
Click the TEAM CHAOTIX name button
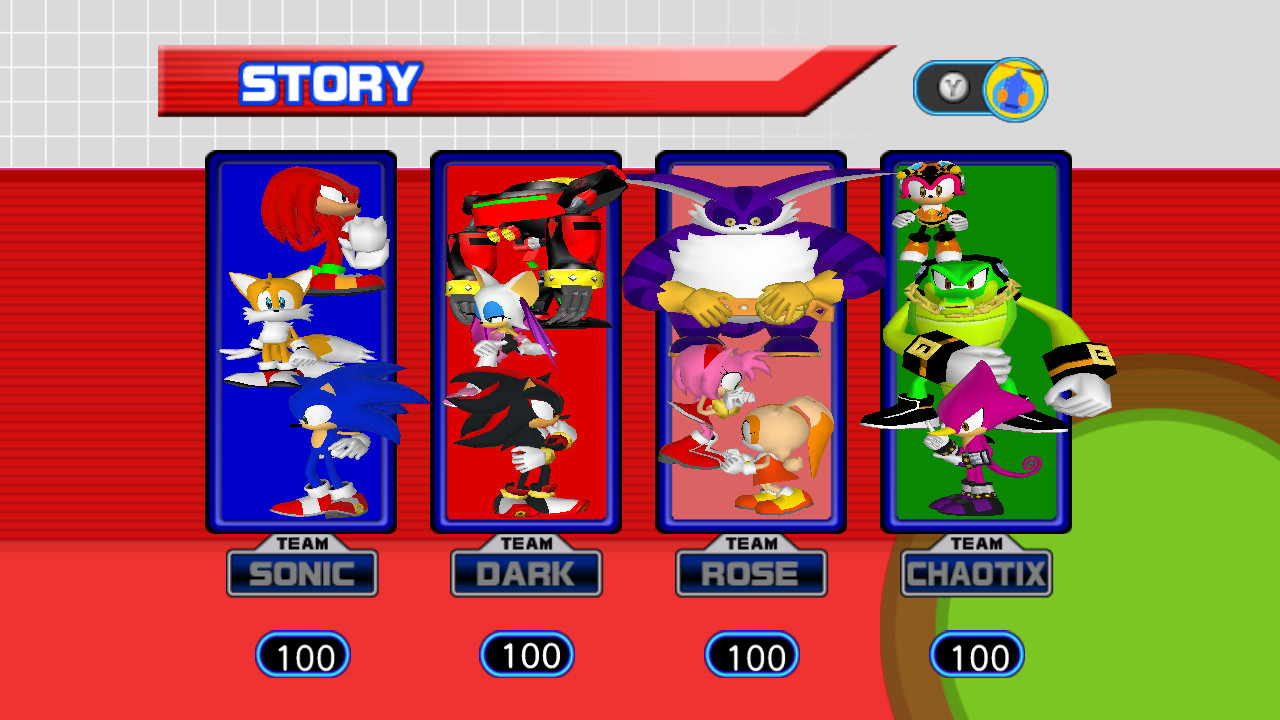[975, 573]
